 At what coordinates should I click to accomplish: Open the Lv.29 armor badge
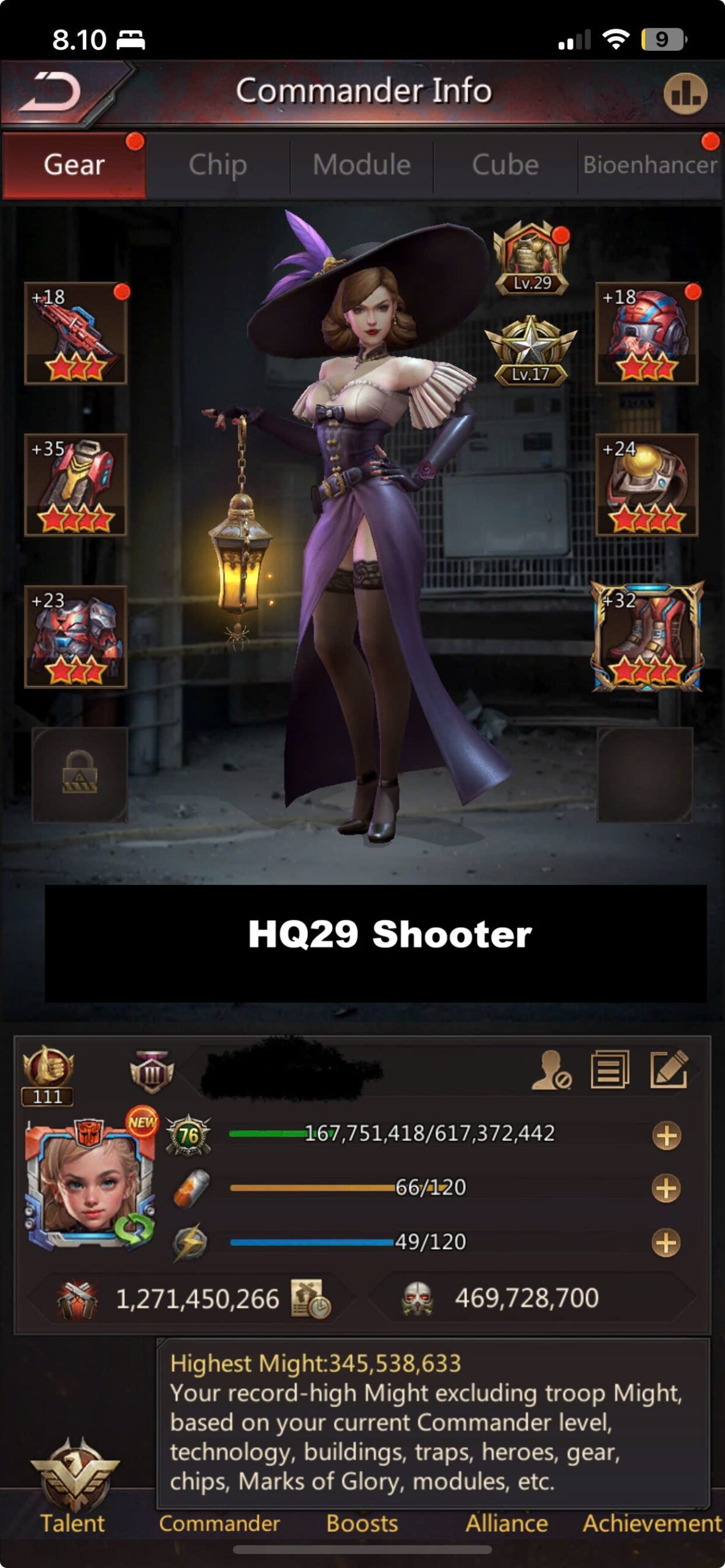pyautogui.click(x=531, y=258)
